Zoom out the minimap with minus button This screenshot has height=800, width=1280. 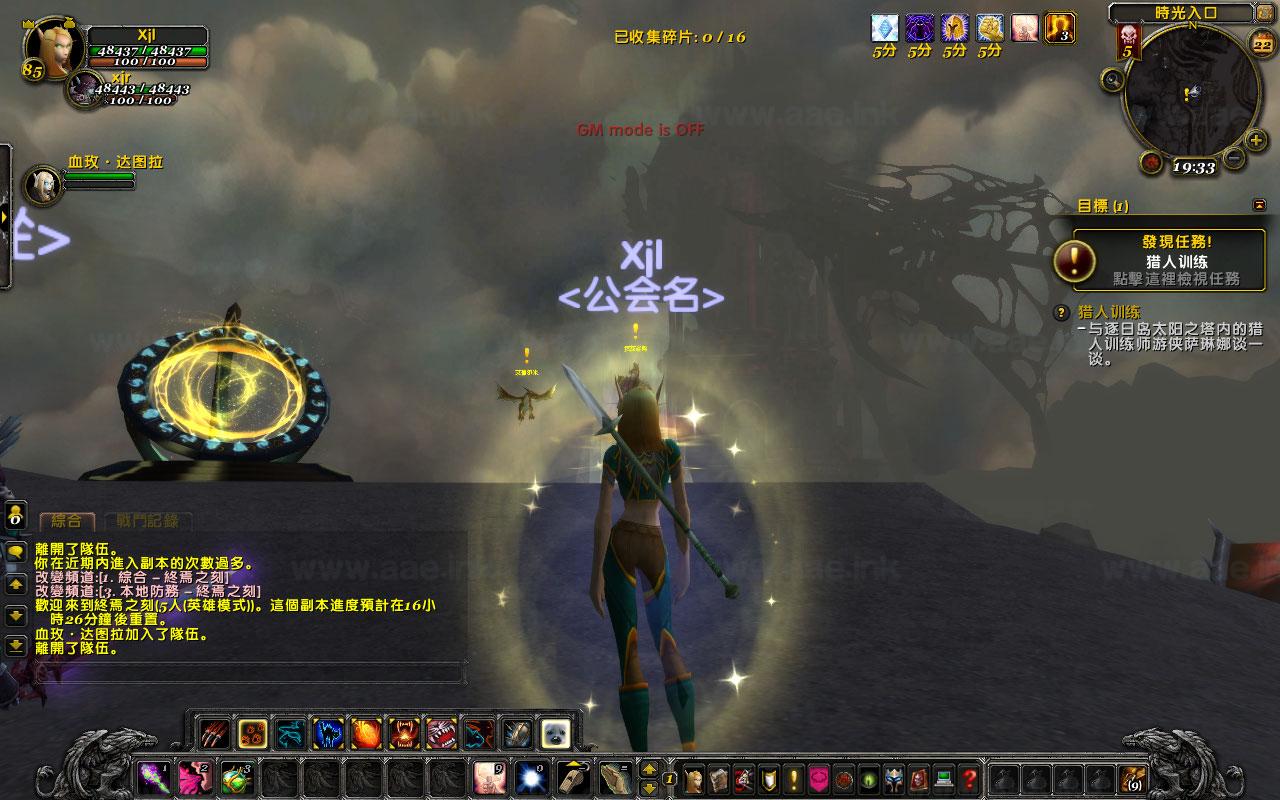[x=1234, y=157]
